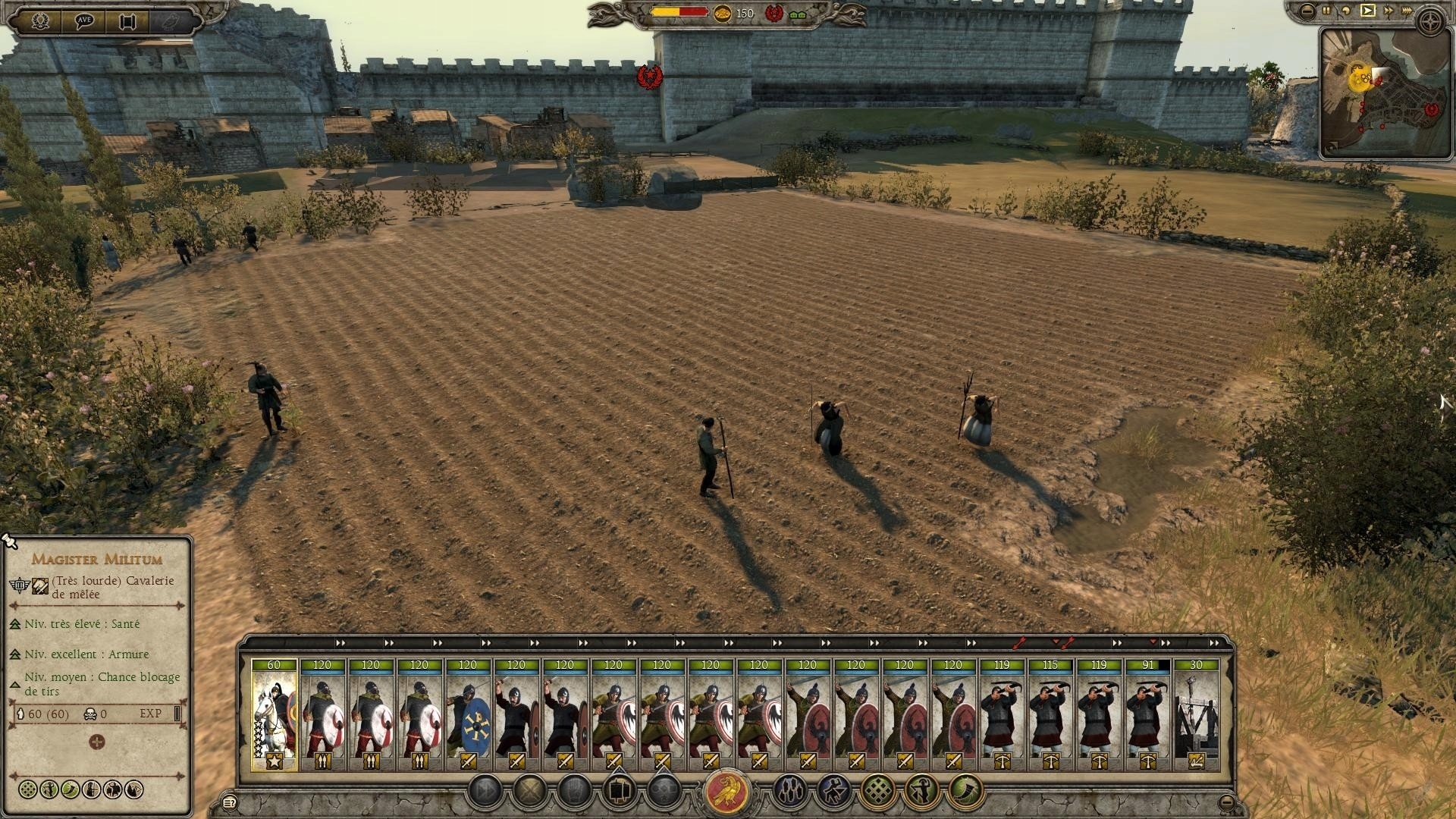The image size is (1456, 819).
Task: Open the AVE speech bubble icon
Action: click(x=85, y=20)
